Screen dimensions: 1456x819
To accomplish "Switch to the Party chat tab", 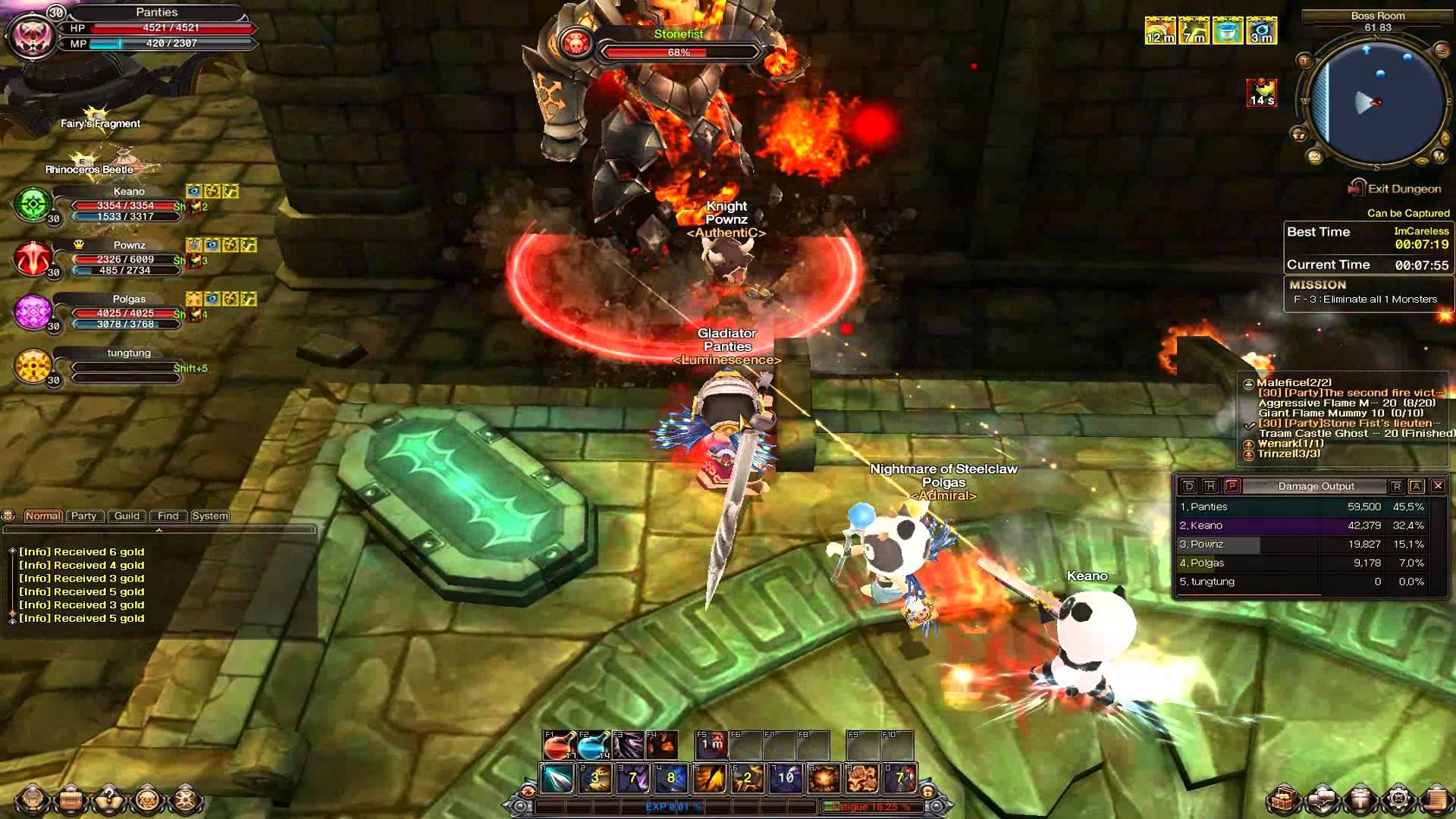I will pos(83,516).
